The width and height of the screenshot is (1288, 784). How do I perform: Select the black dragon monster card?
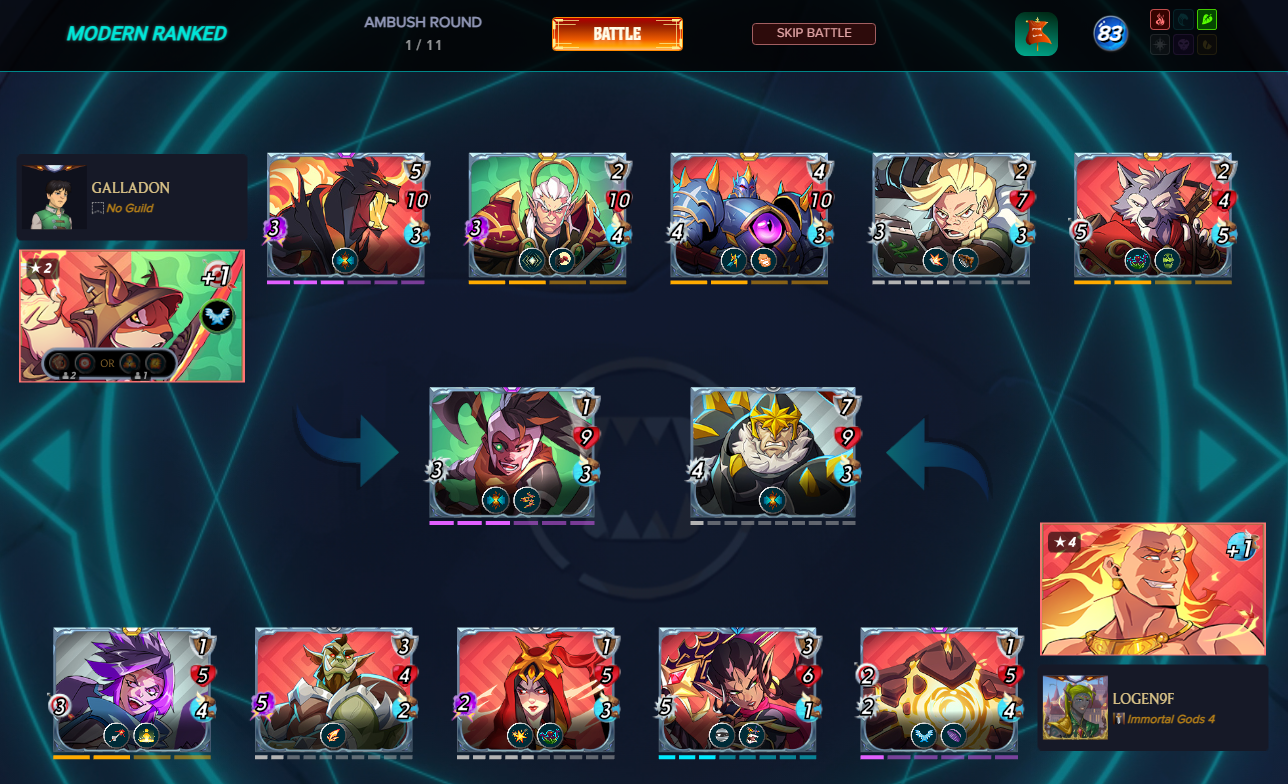[x=346, y=215]
